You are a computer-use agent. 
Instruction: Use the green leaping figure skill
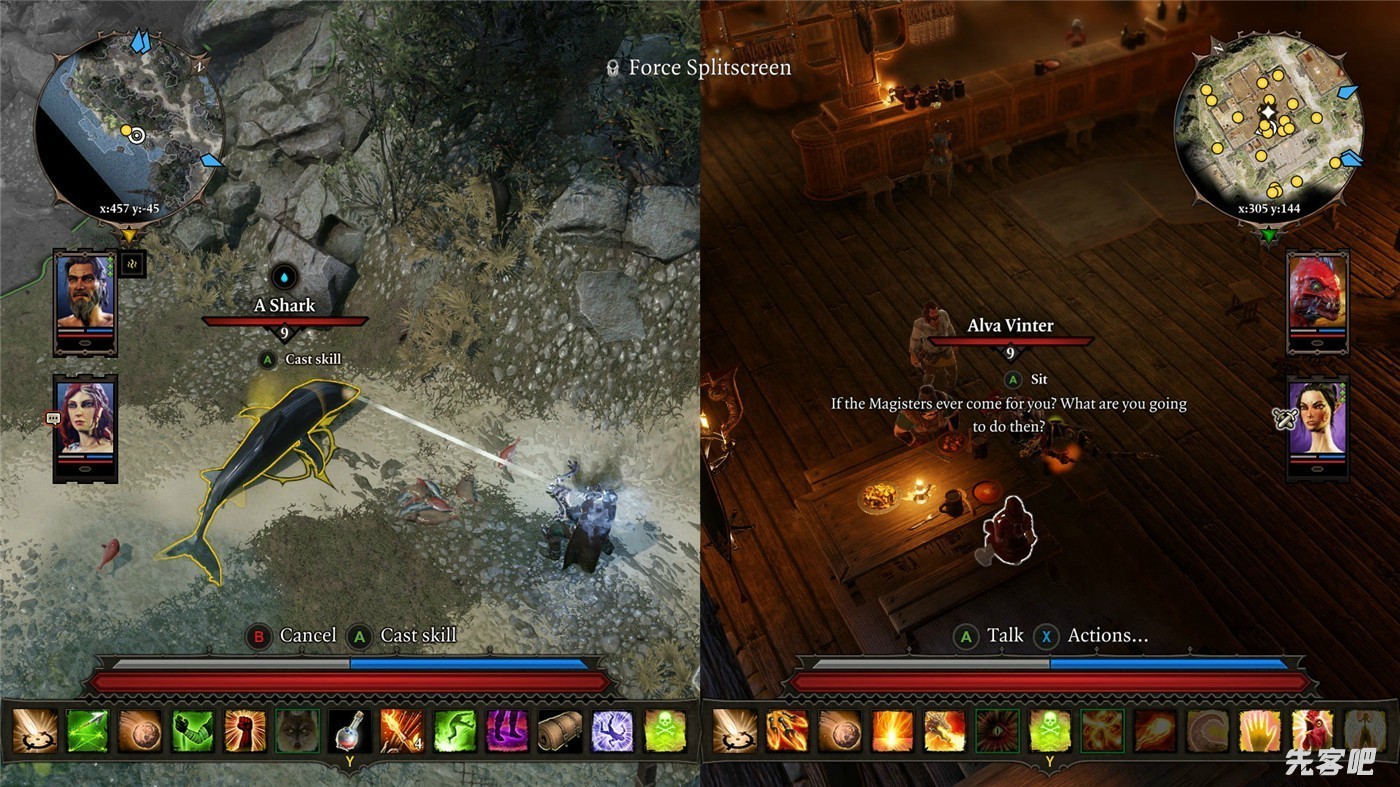[x=455, y=731]
